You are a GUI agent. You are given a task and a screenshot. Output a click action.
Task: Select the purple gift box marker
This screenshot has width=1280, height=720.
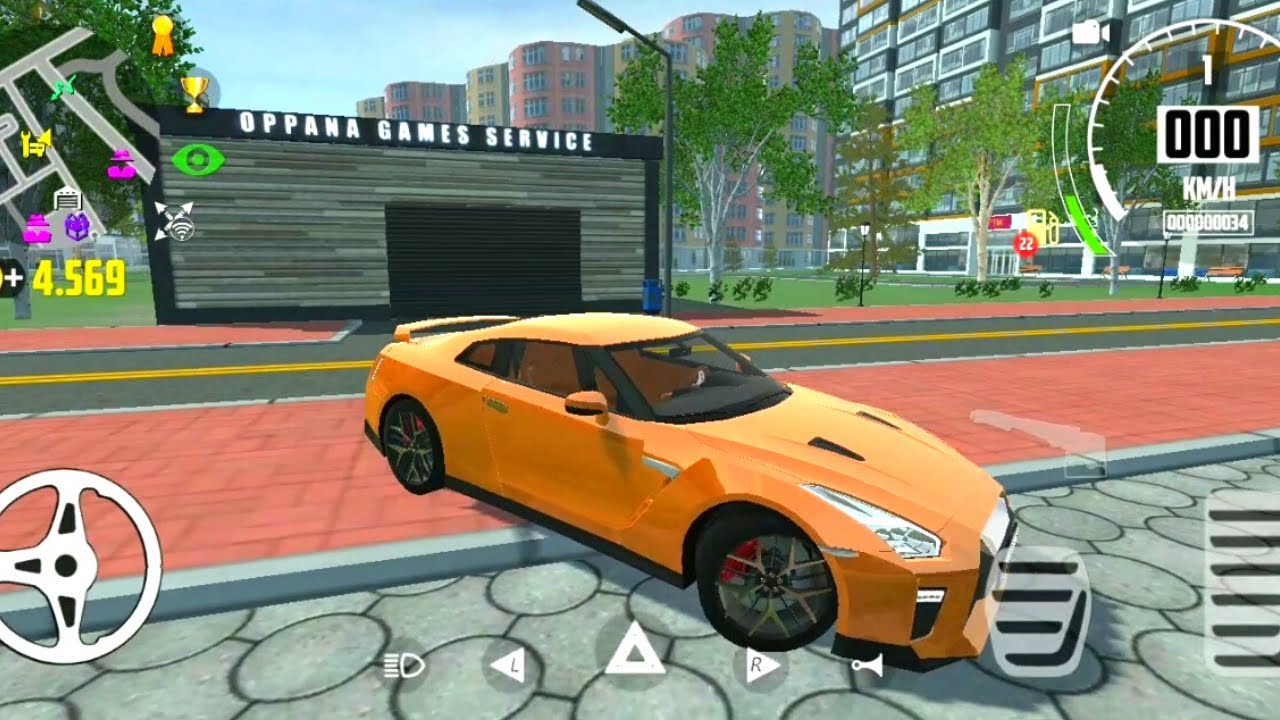(x=78, y=227)
